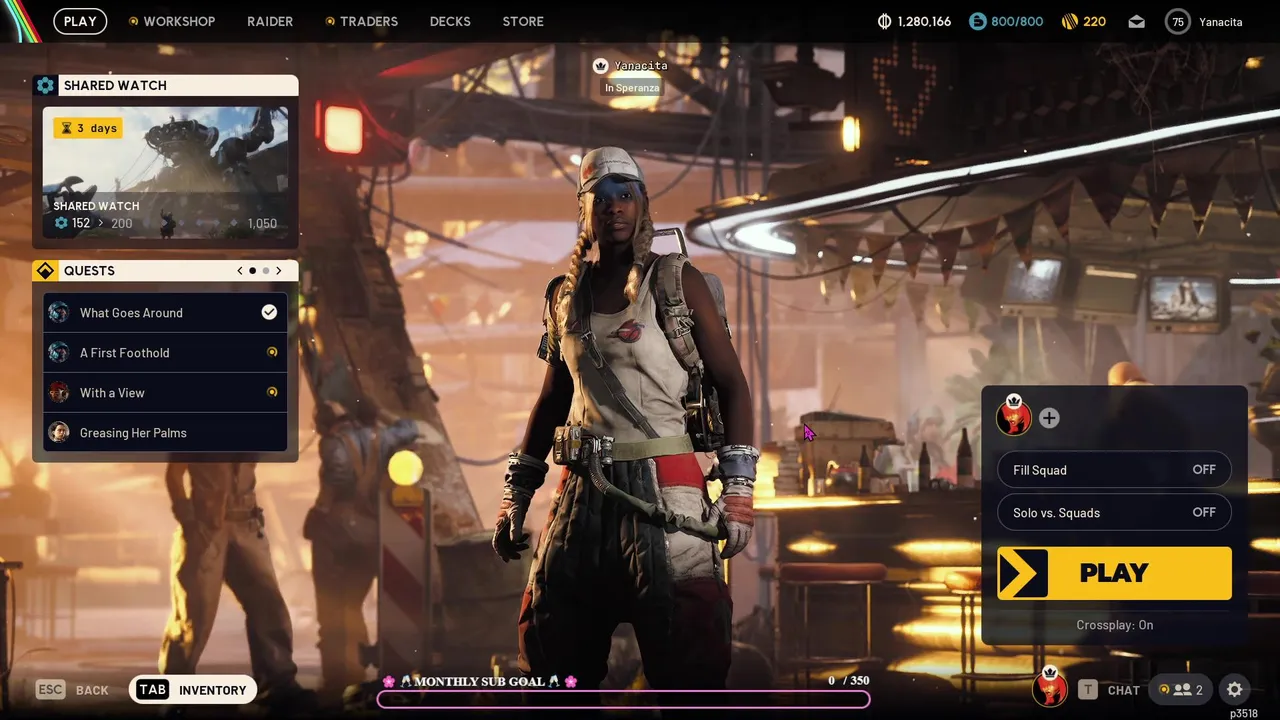Open the Raider tab
Image resolution: width=1280 pixels, height=720 pixels.
[270, 21]
